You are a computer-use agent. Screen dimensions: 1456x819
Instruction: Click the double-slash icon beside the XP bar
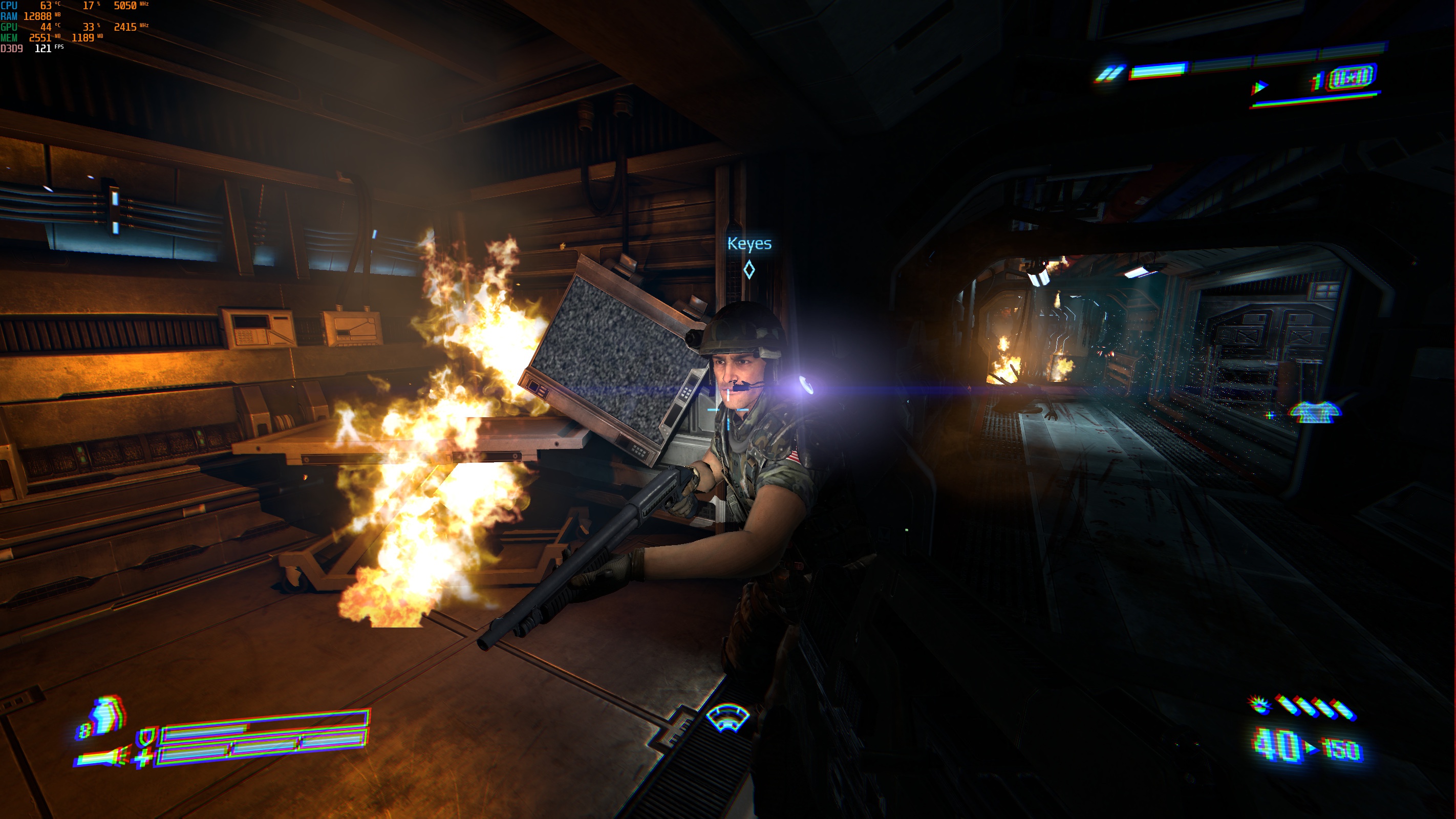click(1110, 74)
